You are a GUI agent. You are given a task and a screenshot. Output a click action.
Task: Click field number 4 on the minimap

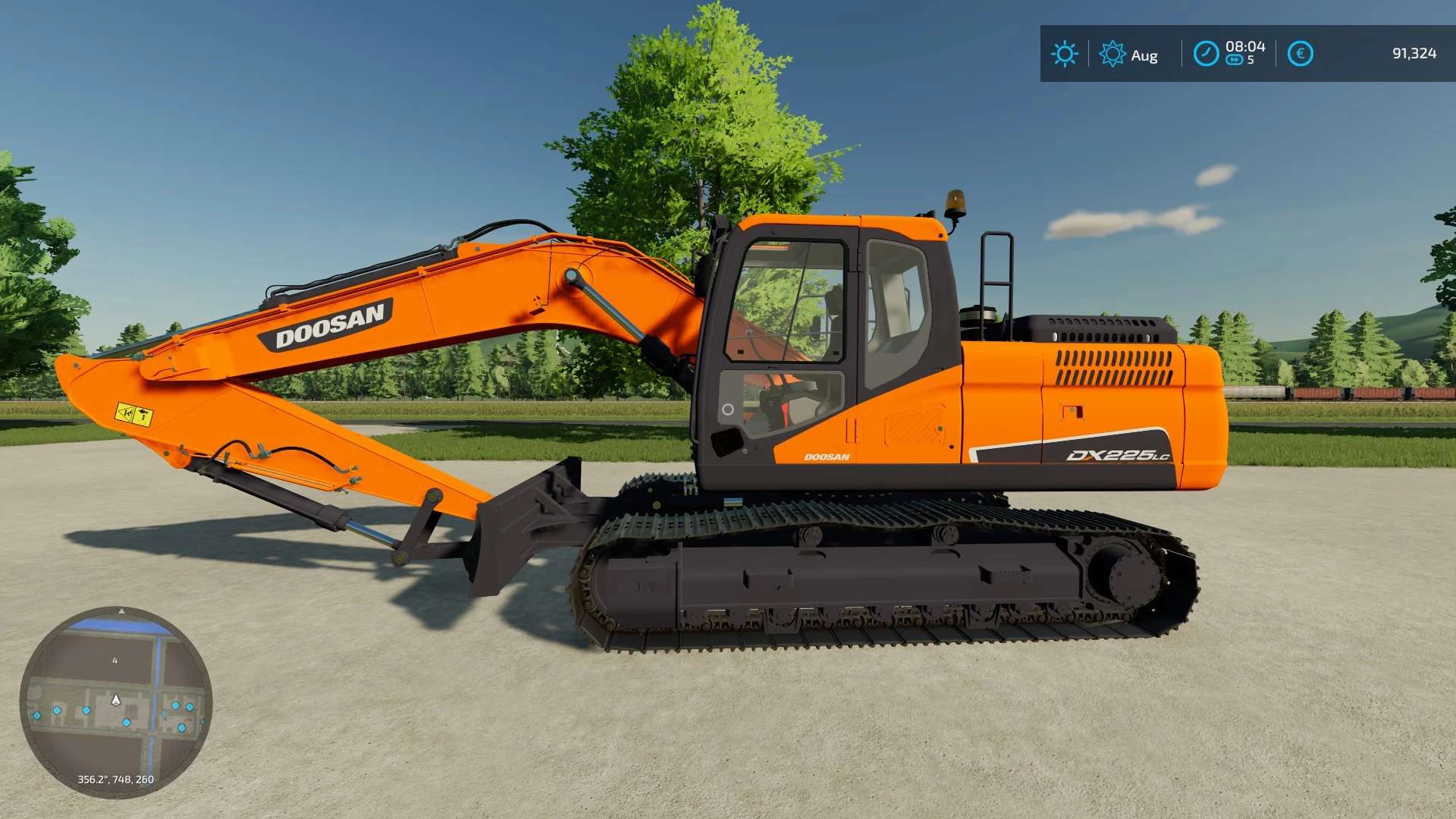click(115, 661)
